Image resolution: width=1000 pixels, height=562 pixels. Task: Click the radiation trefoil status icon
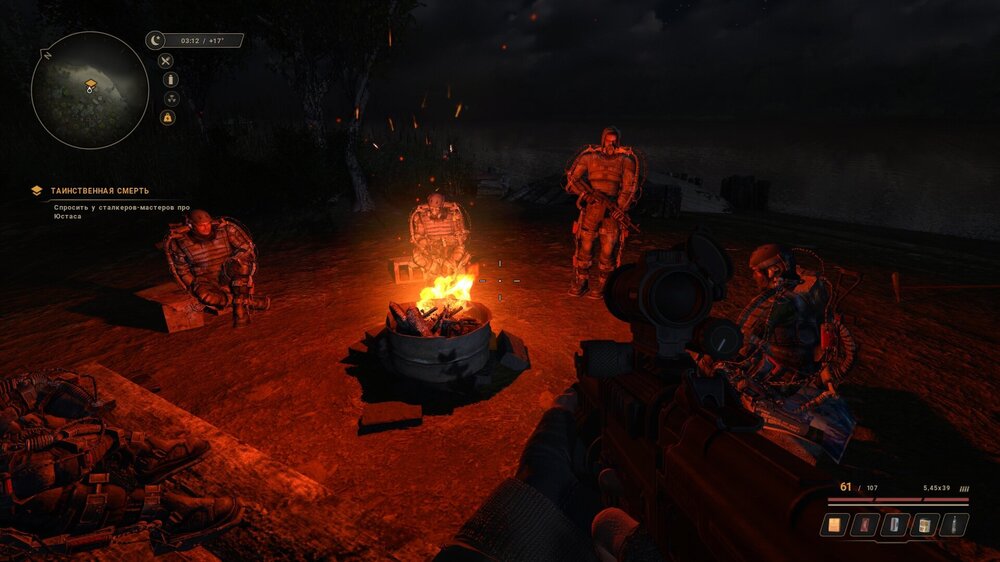point(170,99)
